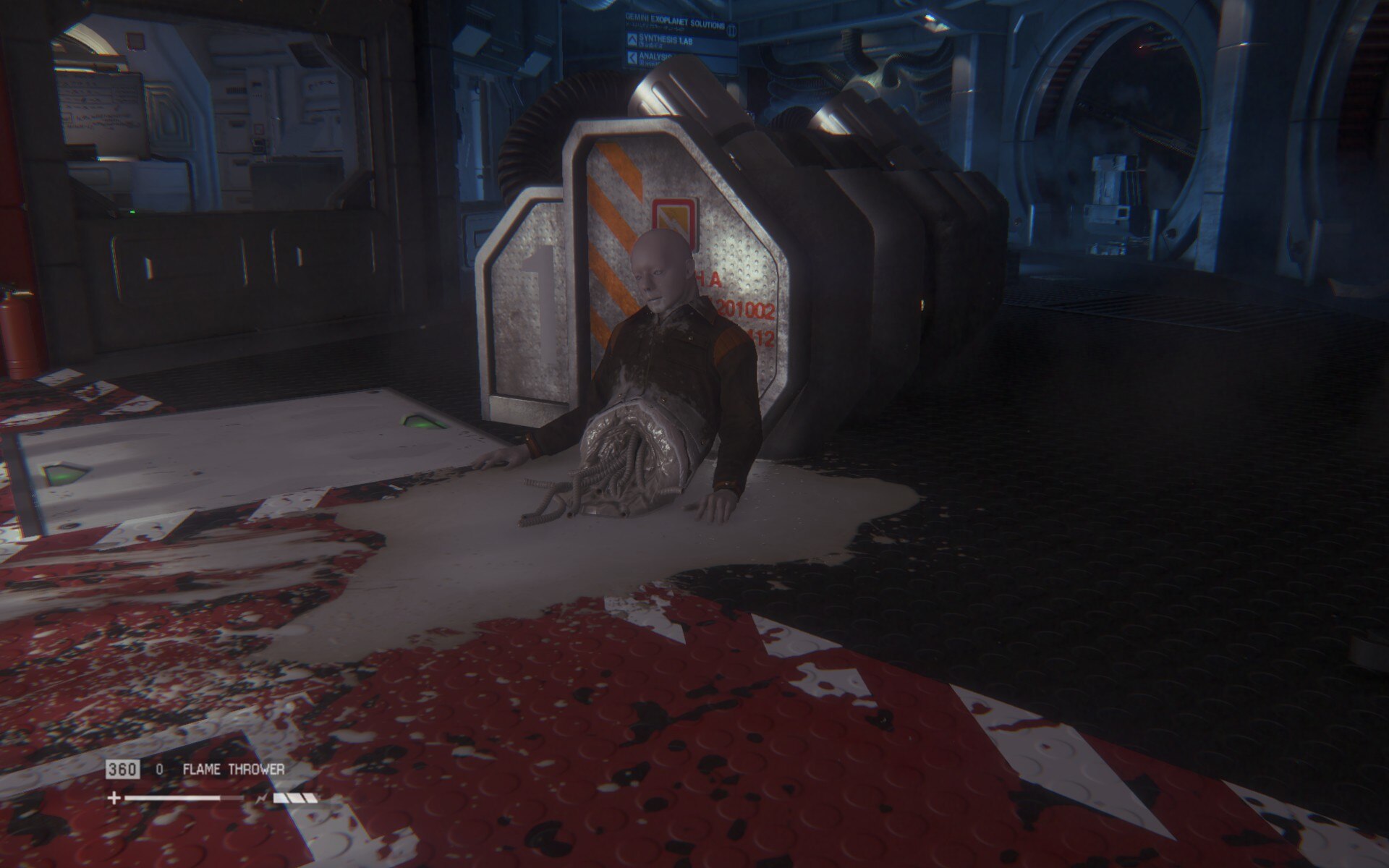Click the white health bar in the HUD
1389x868 pixels.
click(x=169, y=798)
